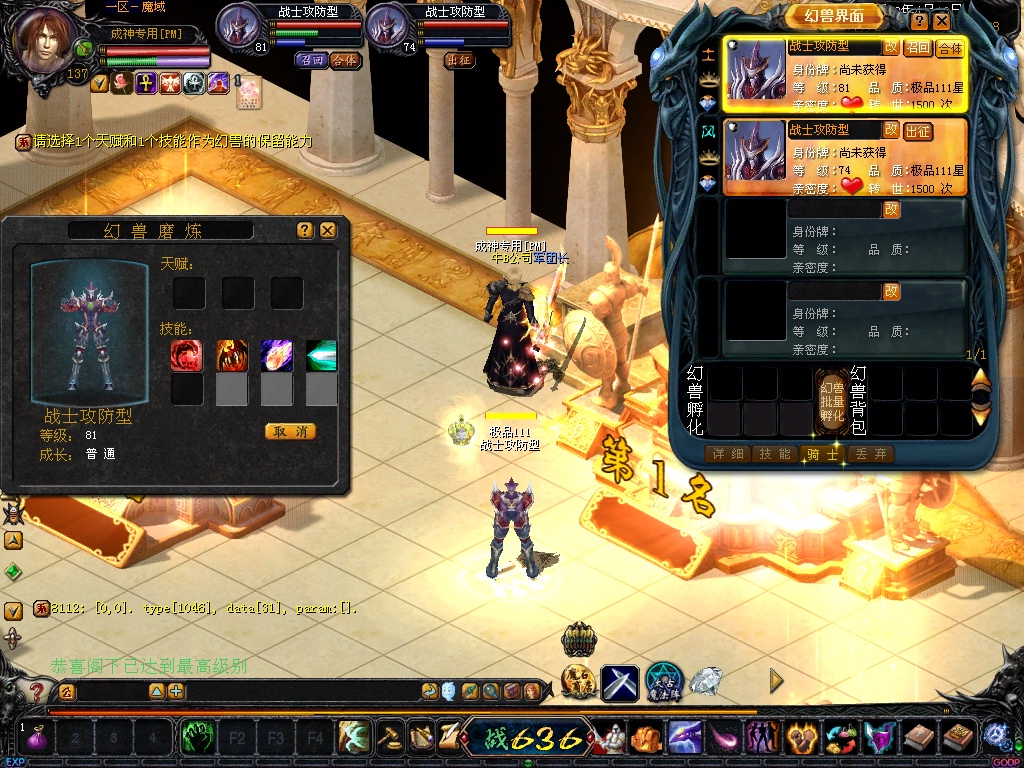Recall the pet with 召回 in the pet list

[917, 48]
